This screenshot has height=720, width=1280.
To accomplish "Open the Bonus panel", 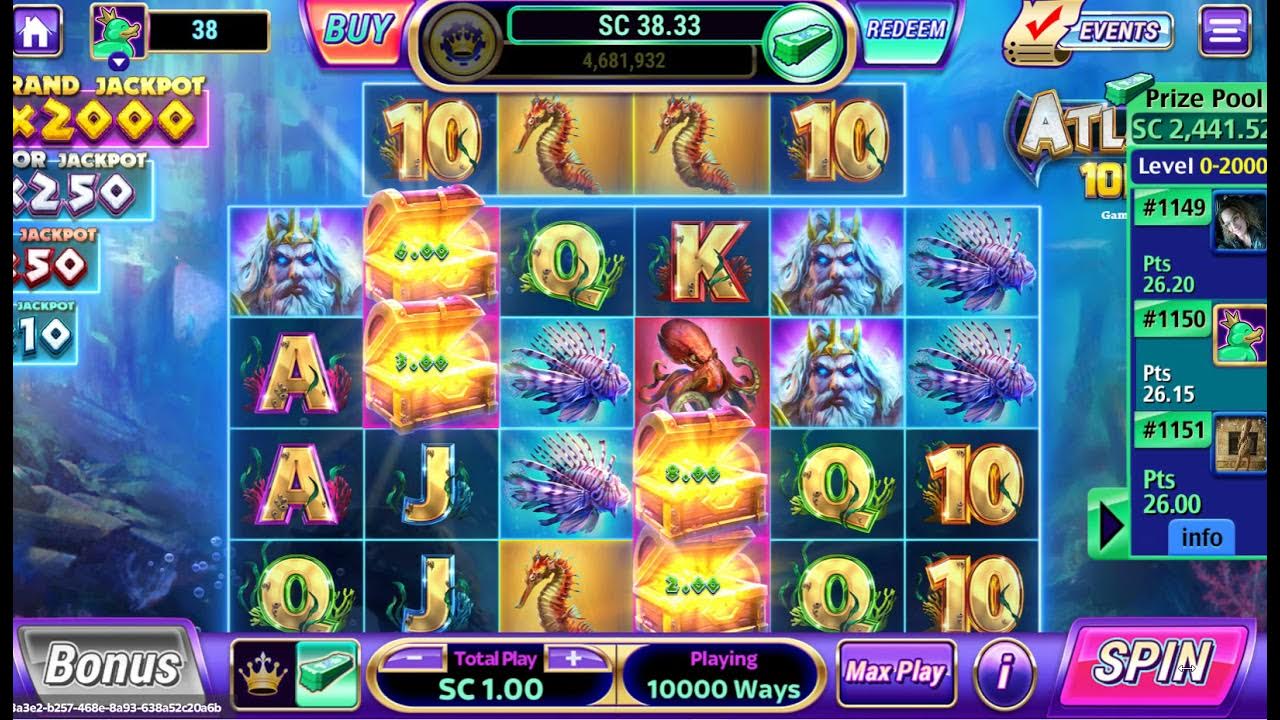I will (x=112, y=666).
